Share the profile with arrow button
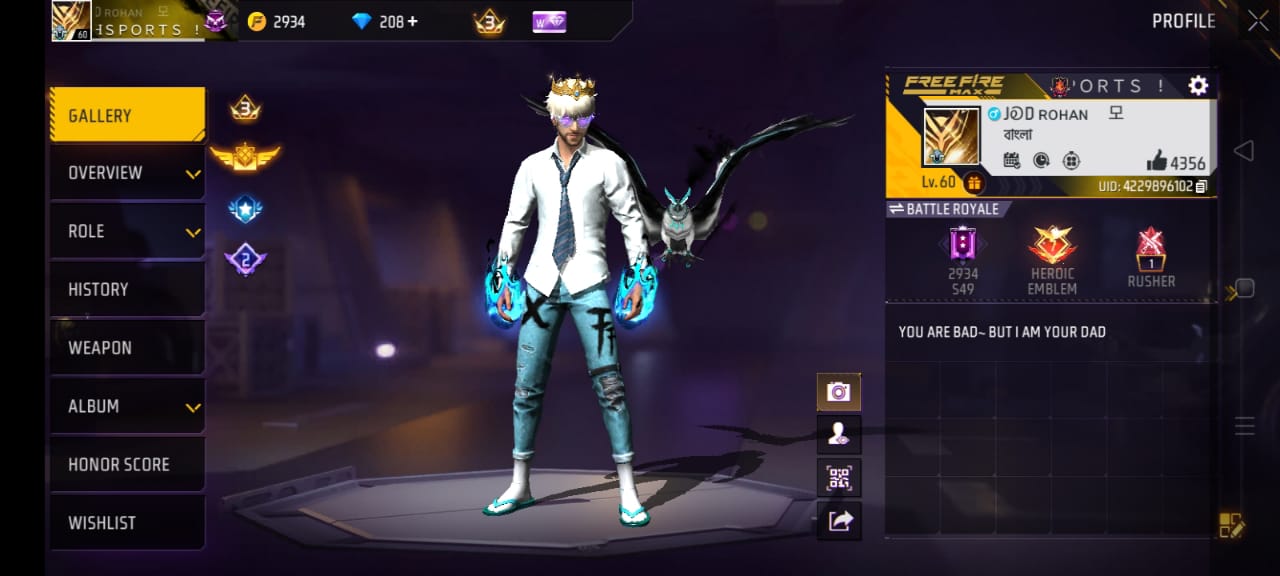The height and width of the screenshot is (576, 1280). pyautogui.click(x=838, y=520)
